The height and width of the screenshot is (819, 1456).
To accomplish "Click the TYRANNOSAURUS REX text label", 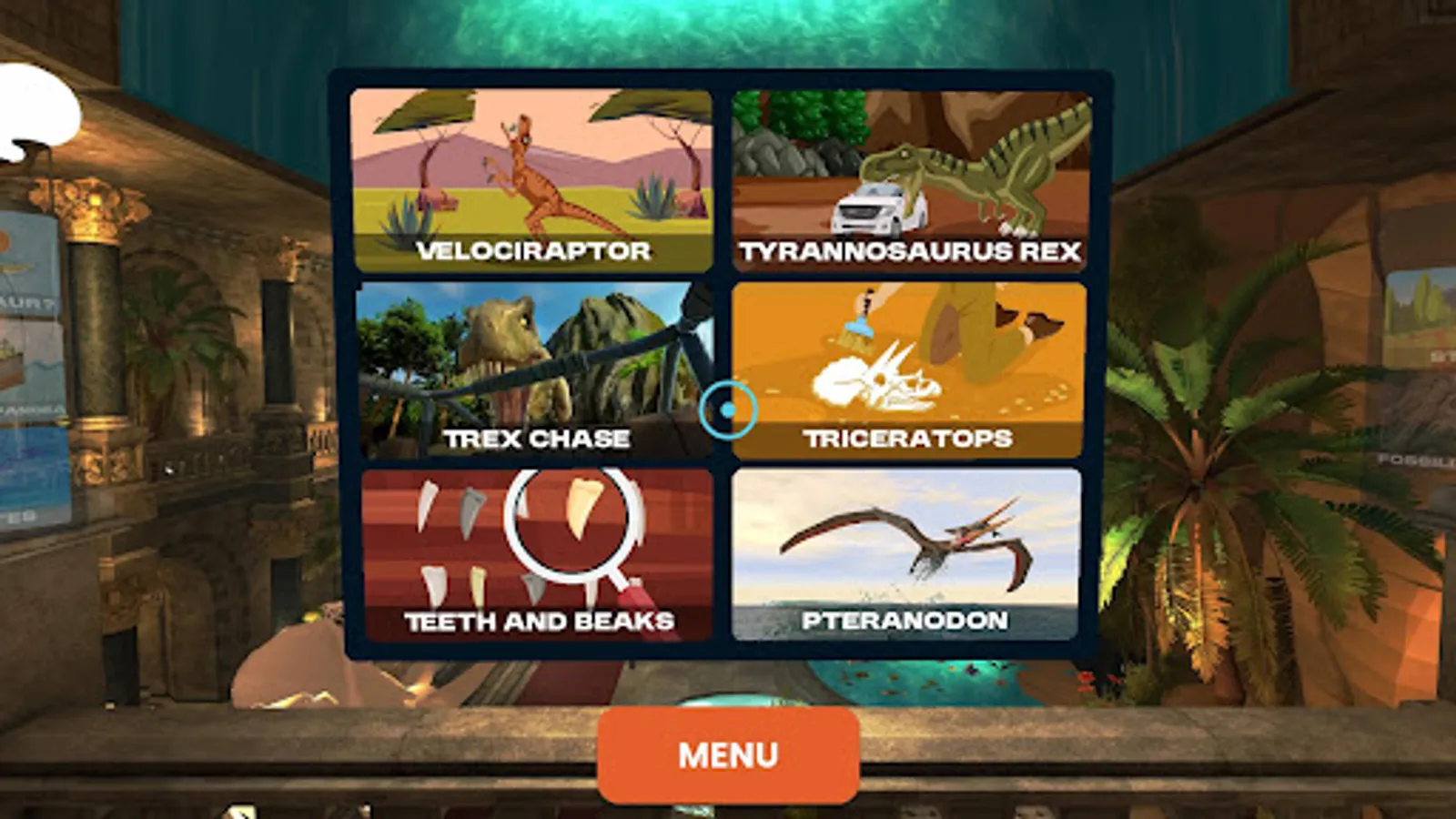I will click(910, 254).
